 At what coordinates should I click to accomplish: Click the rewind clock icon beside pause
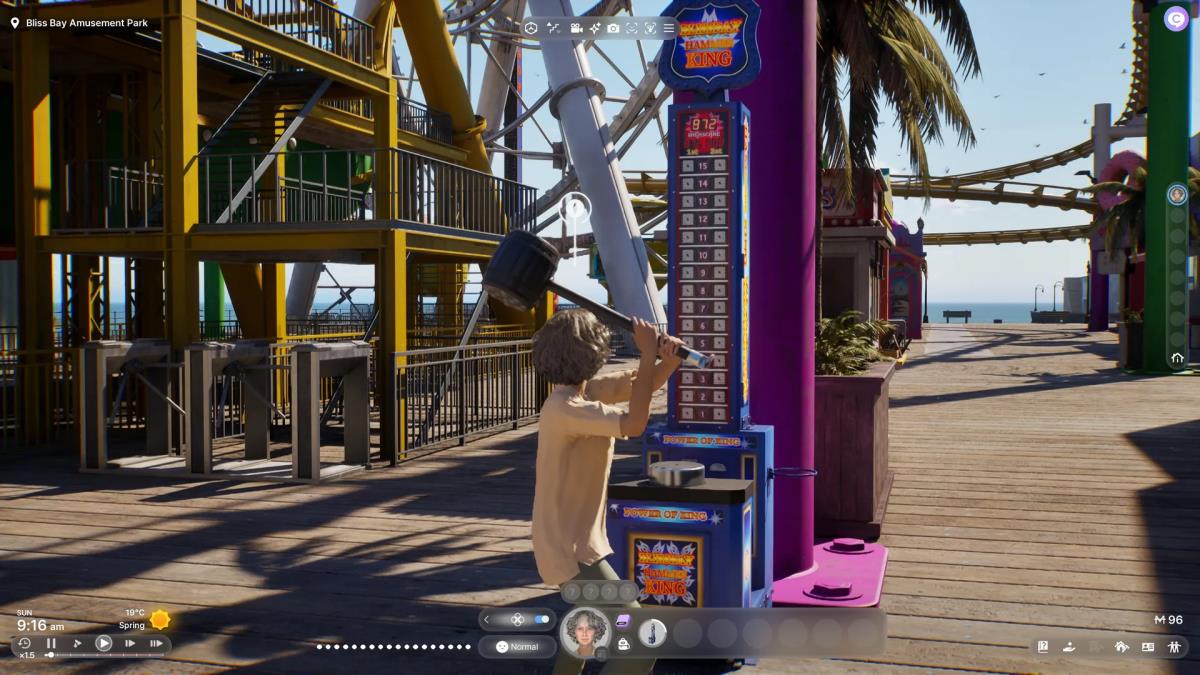tap(24, 643)
